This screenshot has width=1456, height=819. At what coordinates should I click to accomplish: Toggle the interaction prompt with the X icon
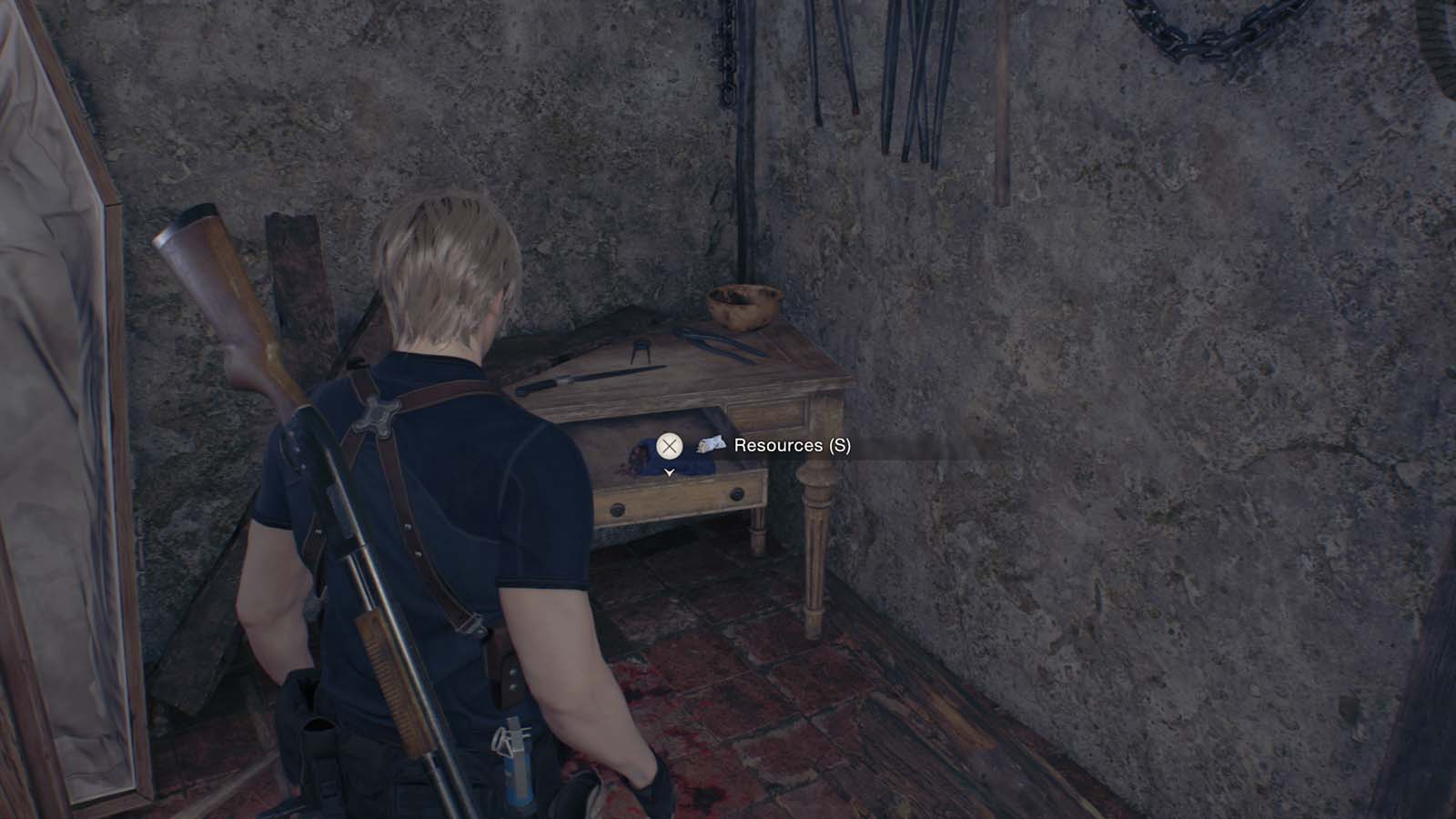click(x=669, y=446)
